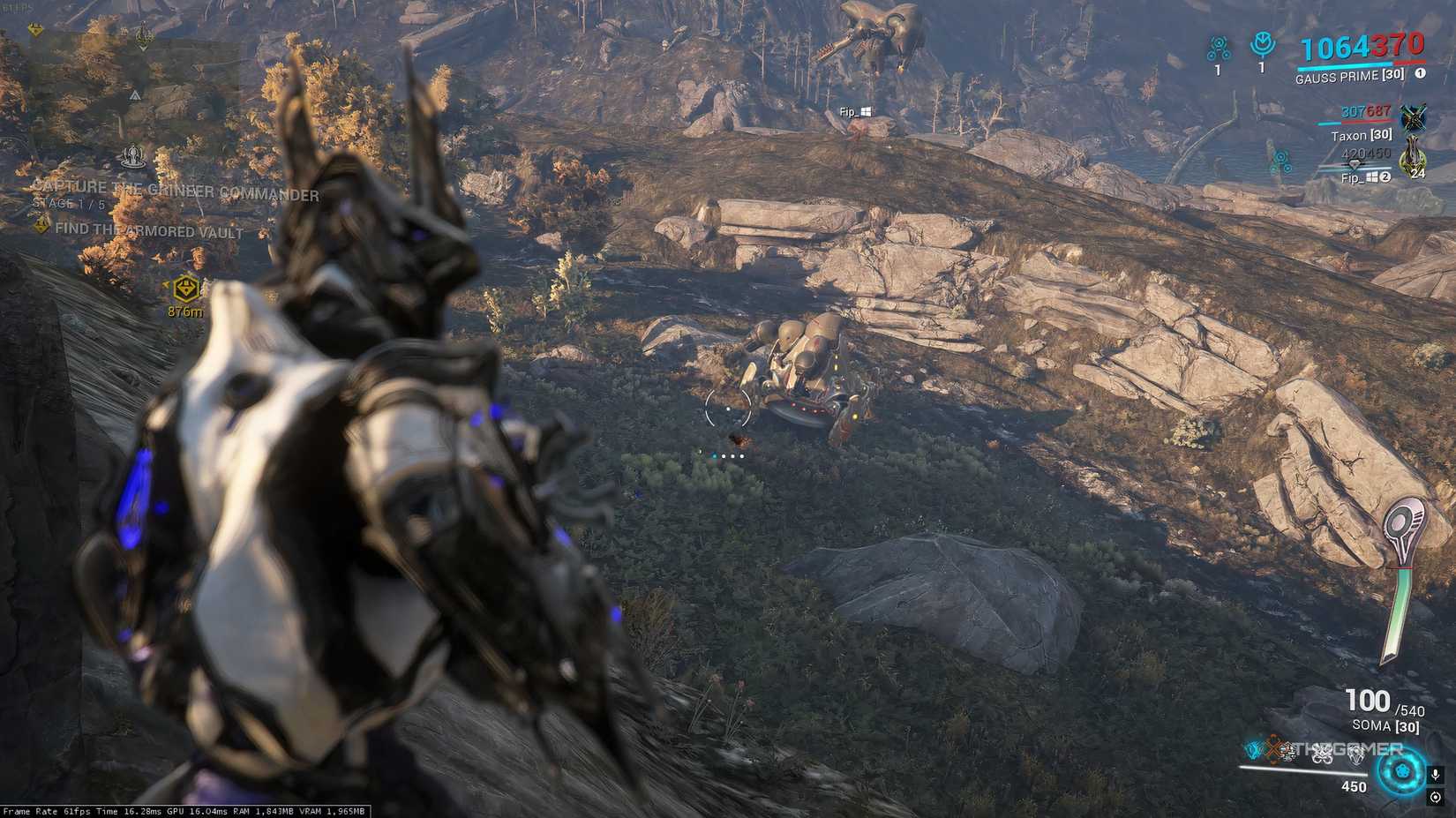Toggle the crosshair reticle option below the mic
The image size is (1456, 818).
[x=1436, y=797]
